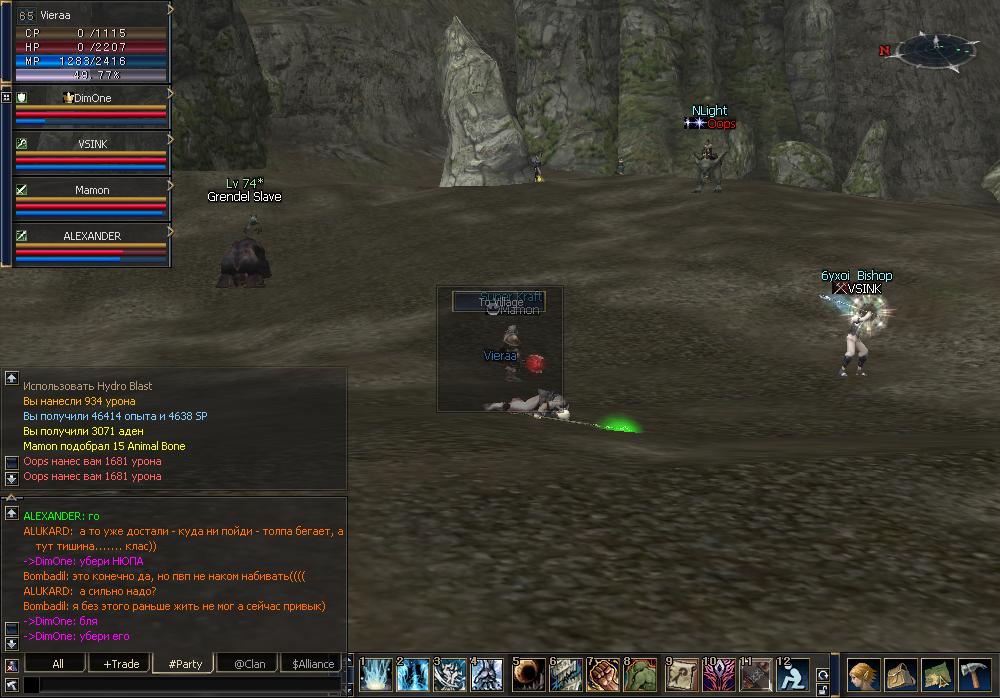Select ALEXANDER in the party list
The width and height of the screenshot is (1000, 698).
pos(92,247)
